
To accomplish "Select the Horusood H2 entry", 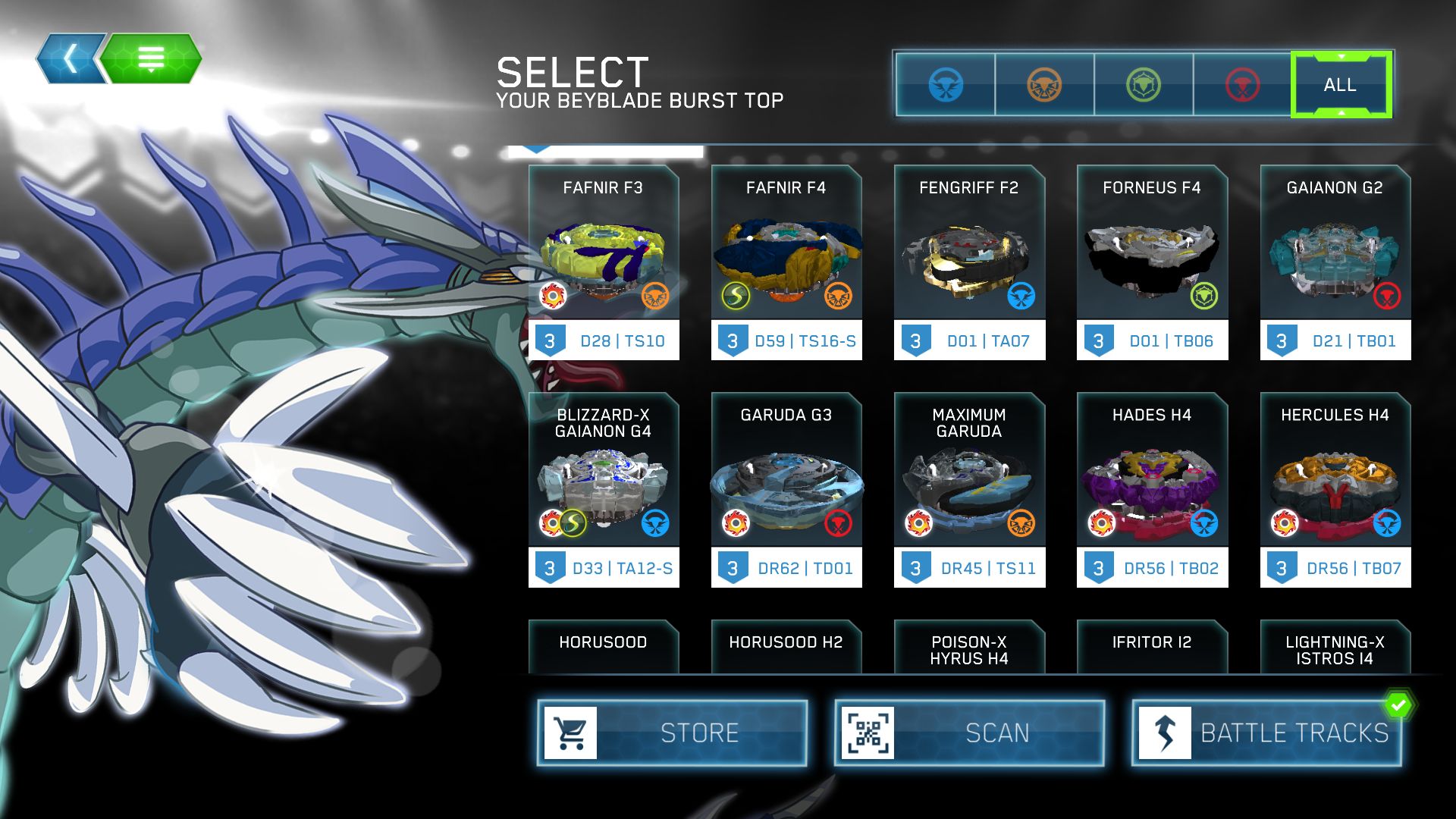I will [x=786, y=644].
